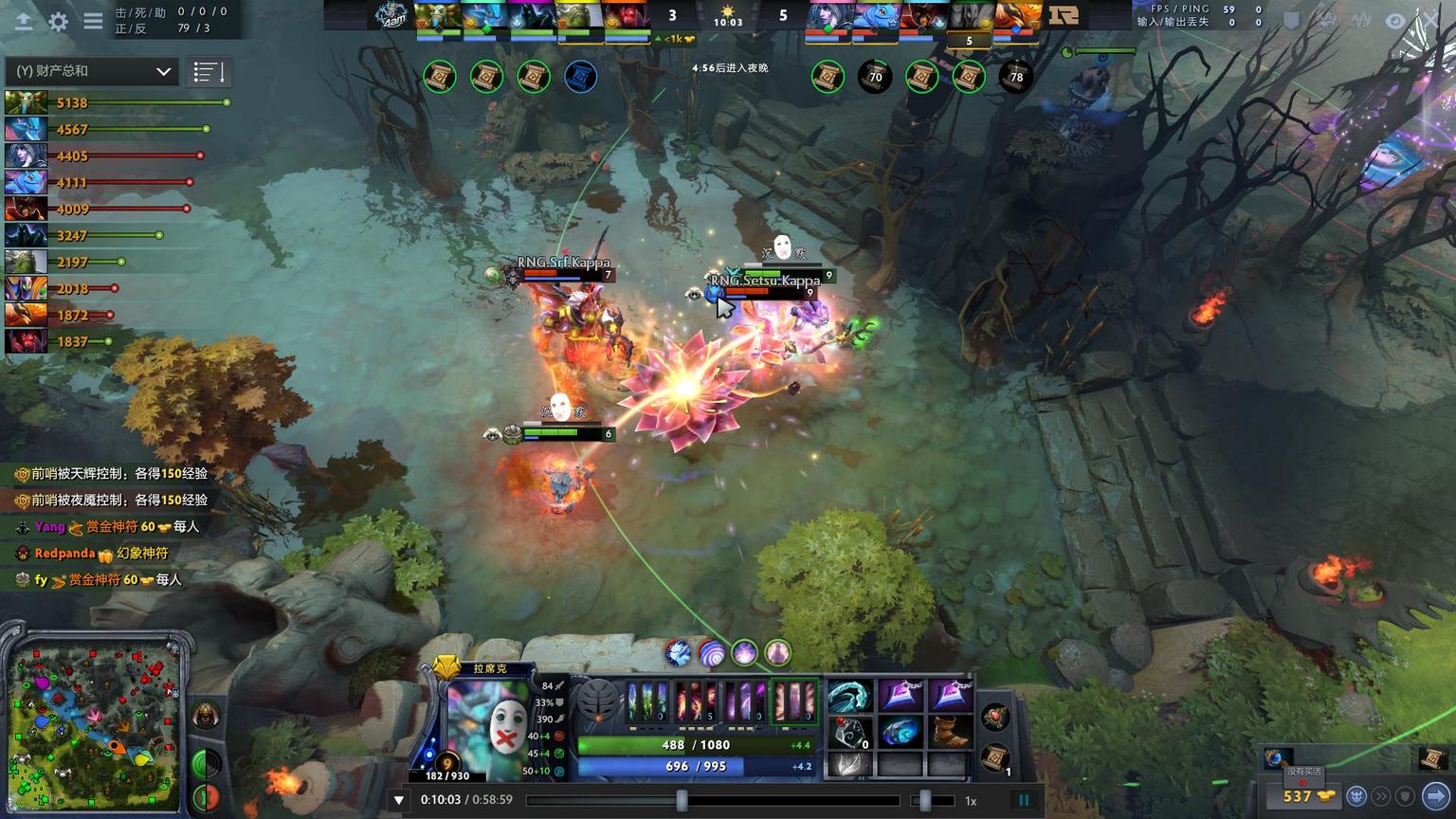Open the hamburger menu top left

pyautogui.click(x=92, y=21)
